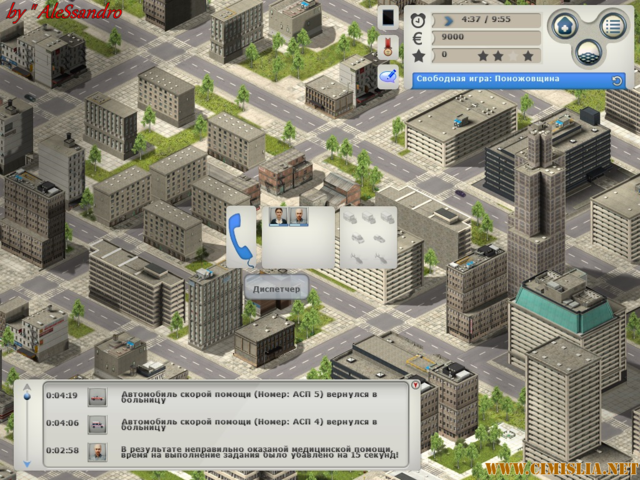The width and height of the screenshot is (640, 480).
Task: Select the female dispatcher portrait
Action: click(x=277, y=216)
